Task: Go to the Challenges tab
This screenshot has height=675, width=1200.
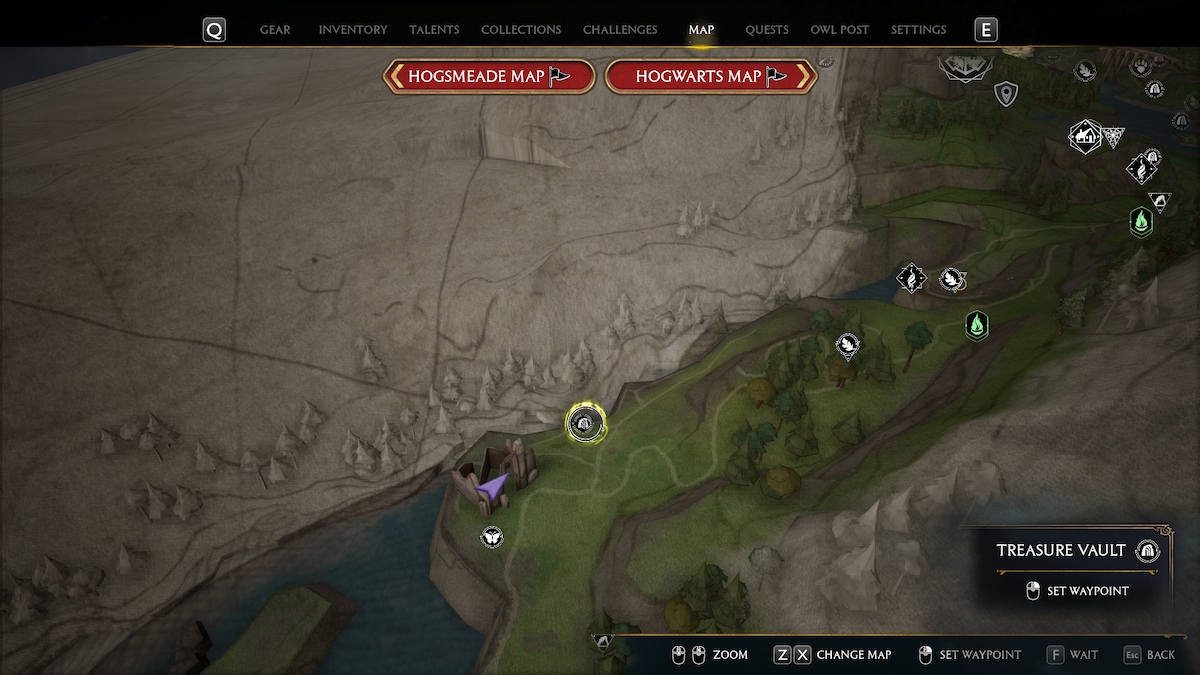Action: pyautogui.click(x=620, y=30)
